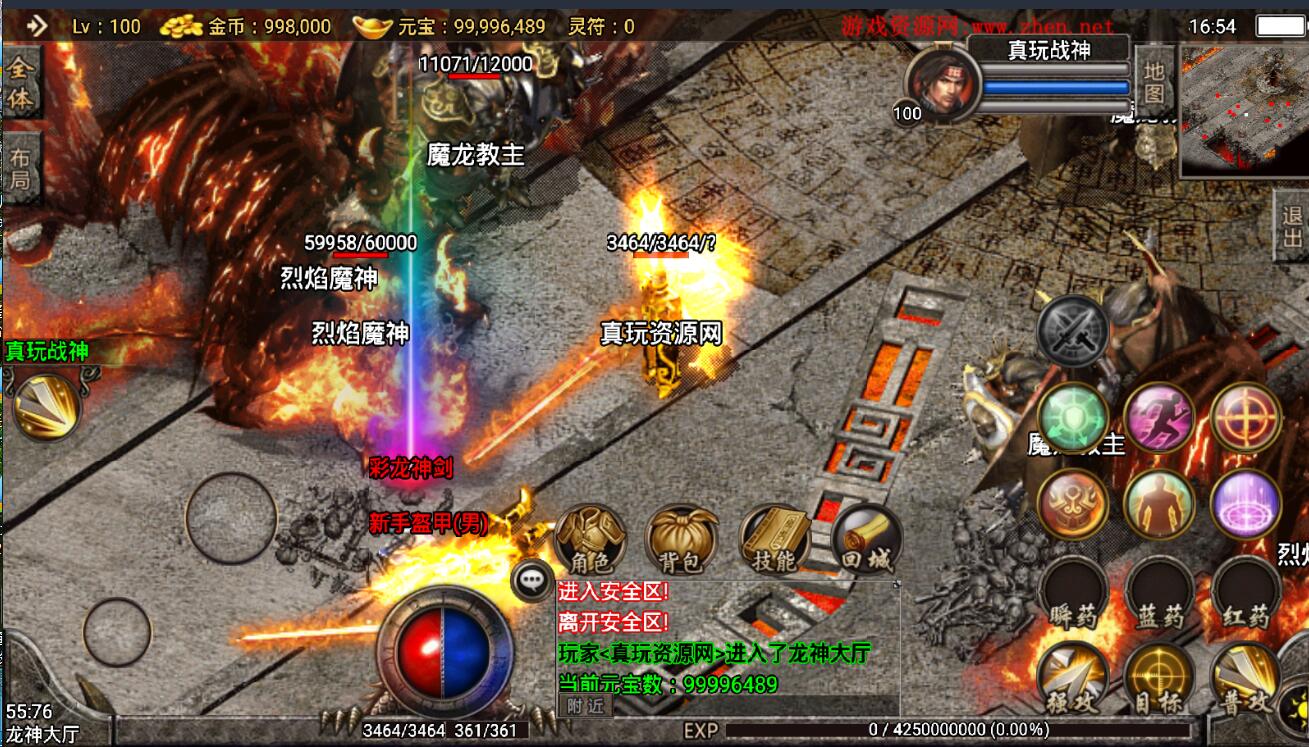Open the 角色 character panel
This screenshot has height=747, width=1309.
tap(590, 540)
